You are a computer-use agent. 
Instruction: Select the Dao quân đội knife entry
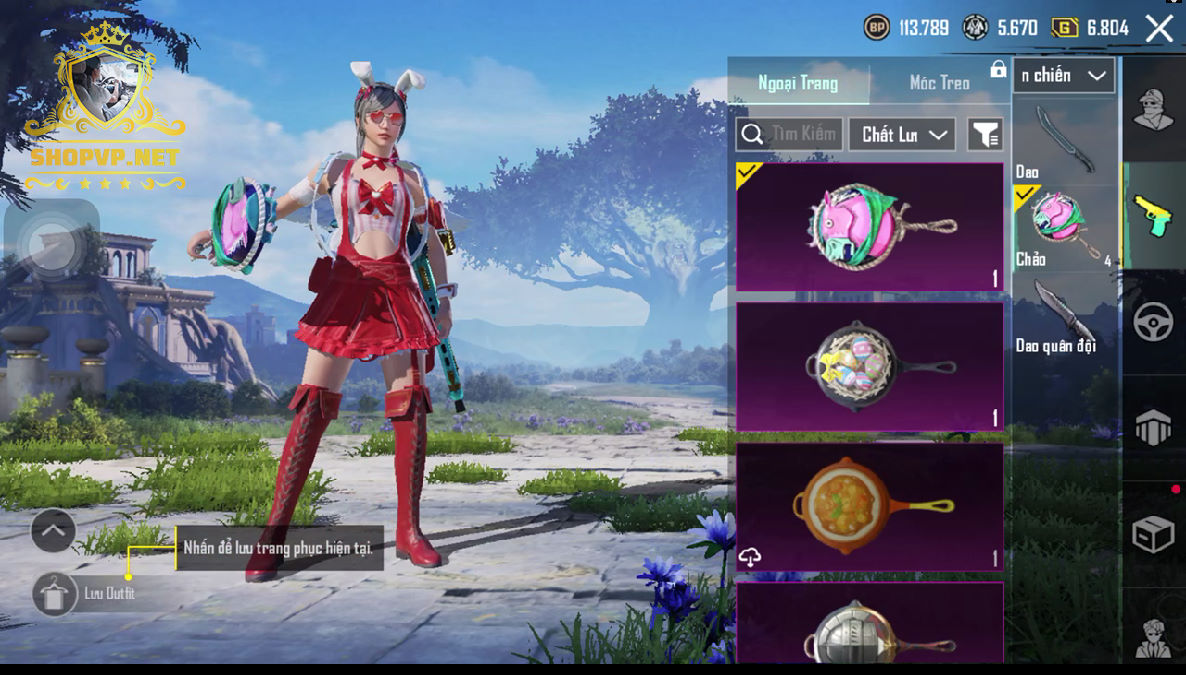tap(1064, 316)
